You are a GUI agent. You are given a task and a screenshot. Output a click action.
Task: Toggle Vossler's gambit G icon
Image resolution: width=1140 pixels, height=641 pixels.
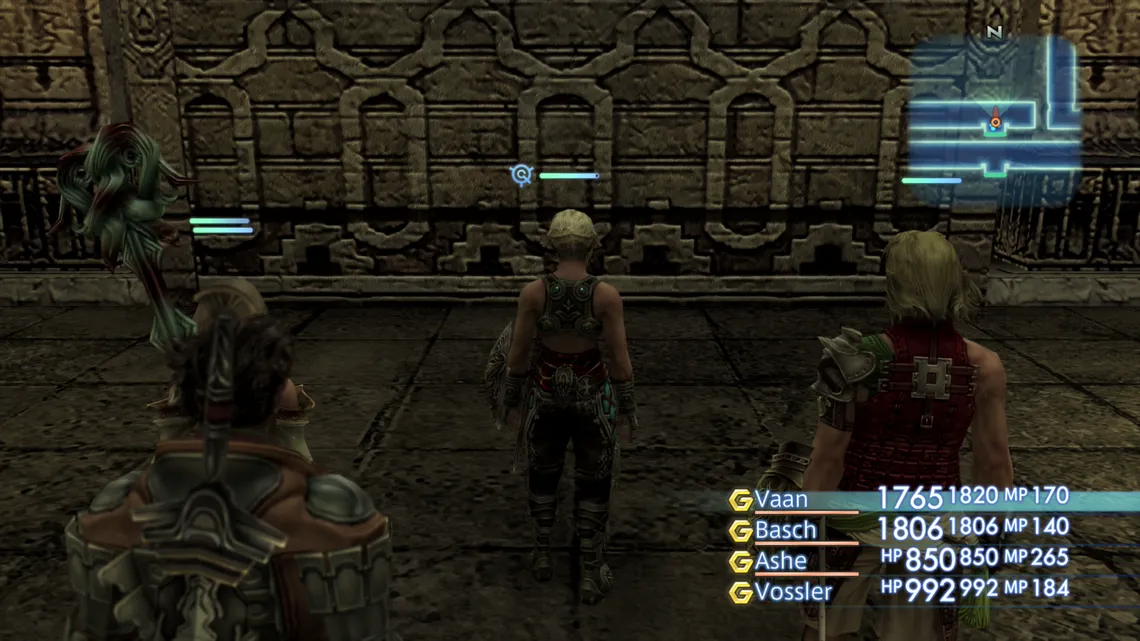tap(740, 593)
